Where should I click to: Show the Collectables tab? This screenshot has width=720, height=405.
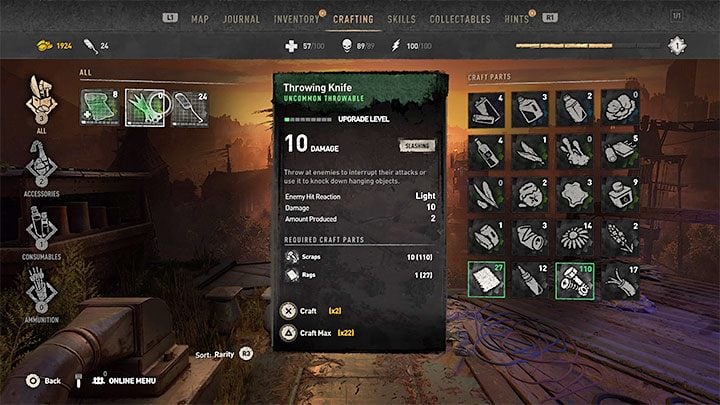coord(459,19)
